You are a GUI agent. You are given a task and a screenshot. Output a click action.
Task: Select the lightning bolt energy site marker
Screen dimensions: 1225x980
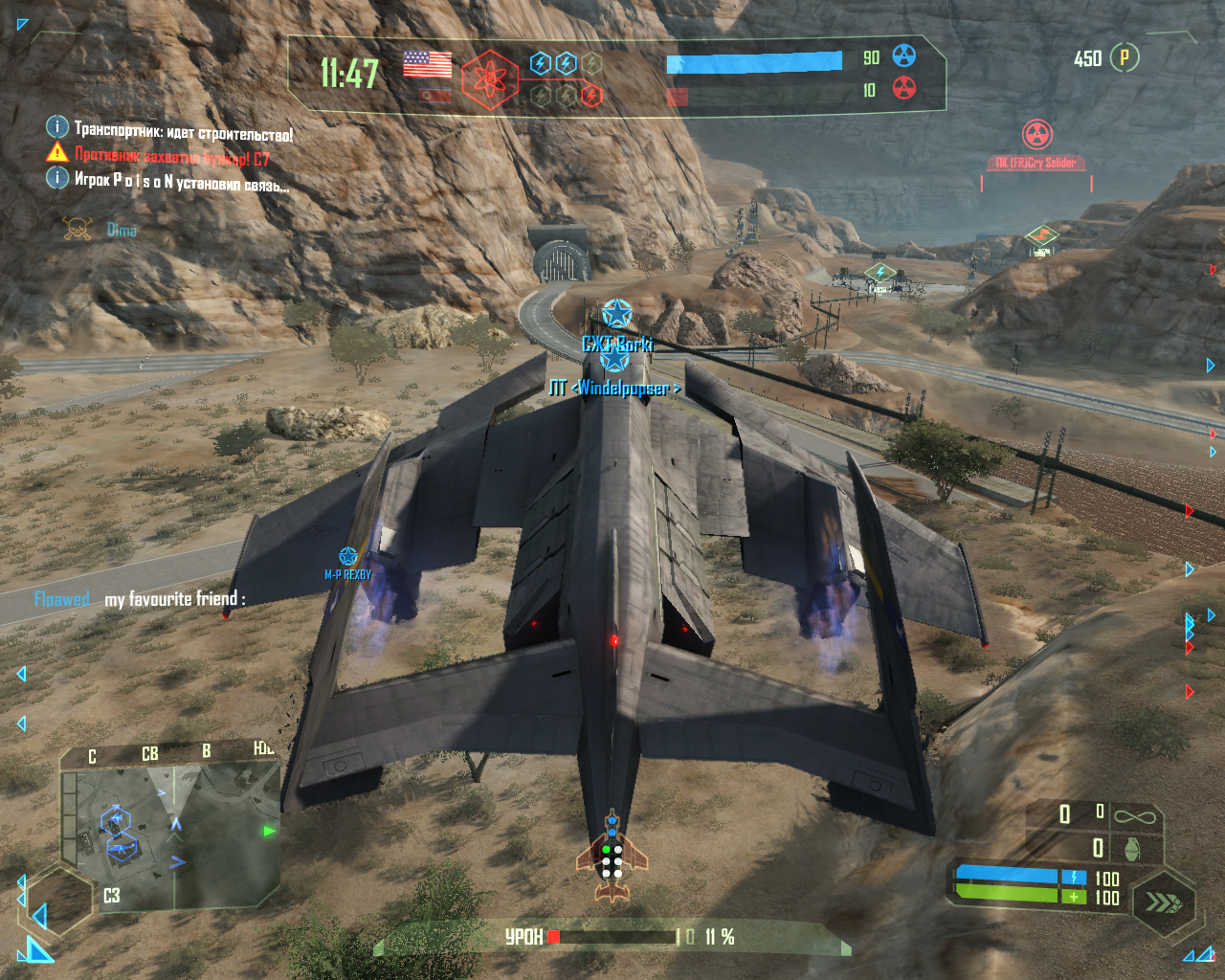(x=880, y=274)
